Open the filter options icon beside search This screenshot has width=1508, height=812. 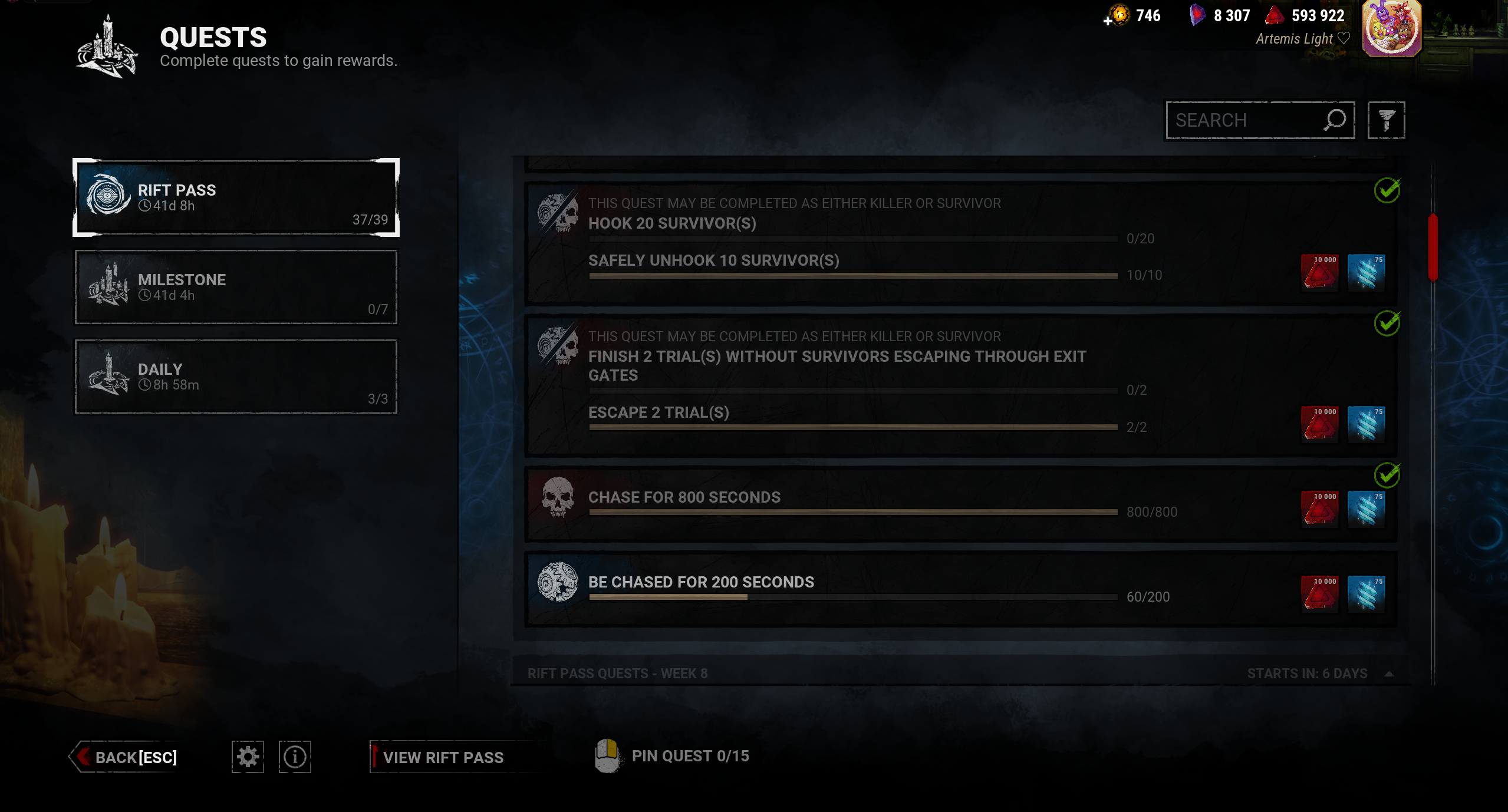(x=1387, y=120)
